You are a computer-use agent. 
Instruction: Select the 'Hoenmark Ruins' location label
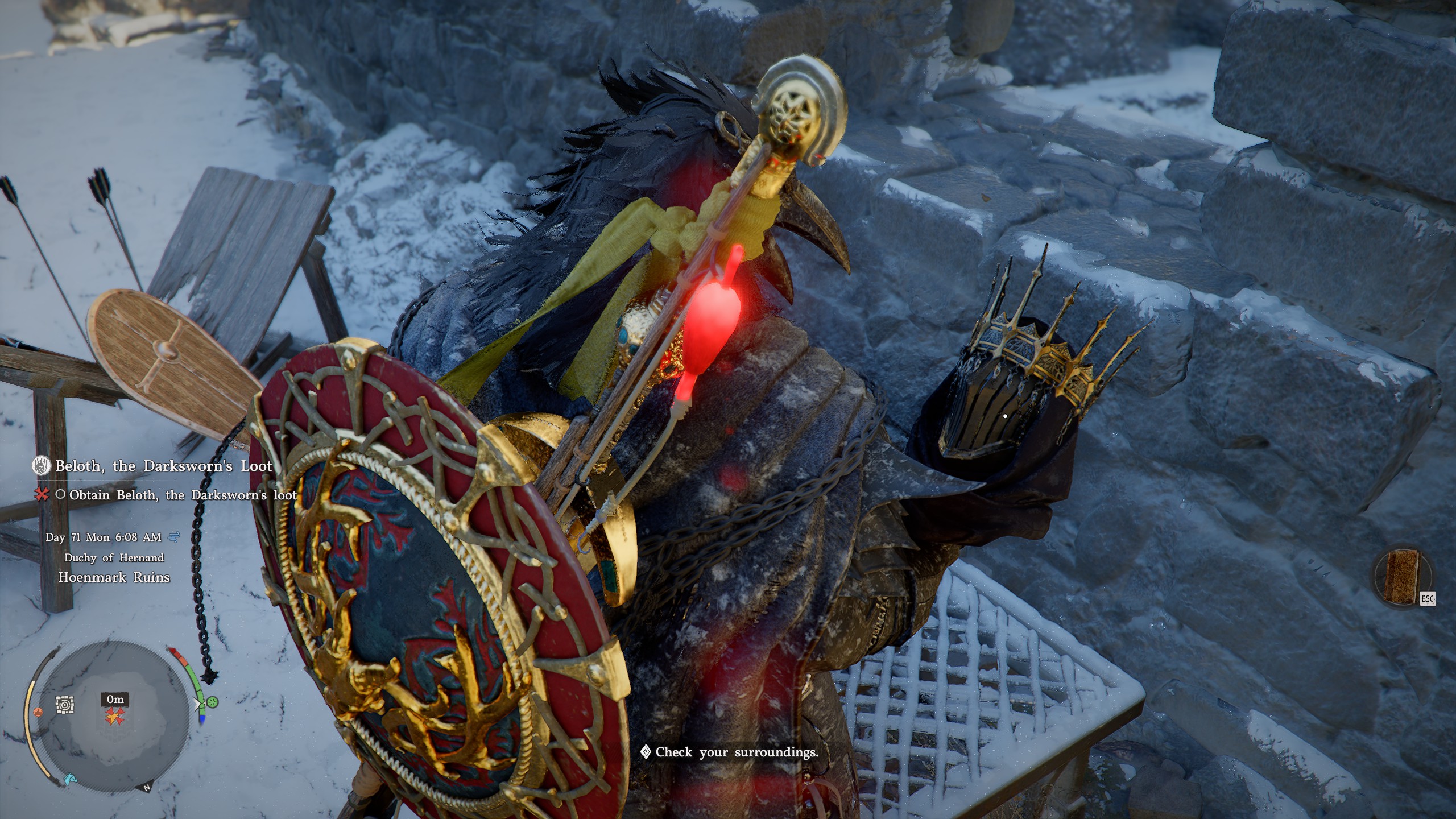point(115,578)
